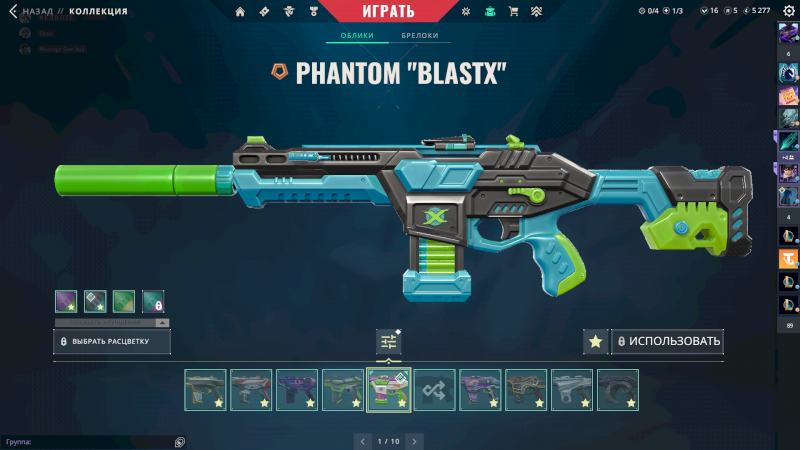Select the first purple color variant swatch
800x450 pixels.
click(x=66, y=300)
